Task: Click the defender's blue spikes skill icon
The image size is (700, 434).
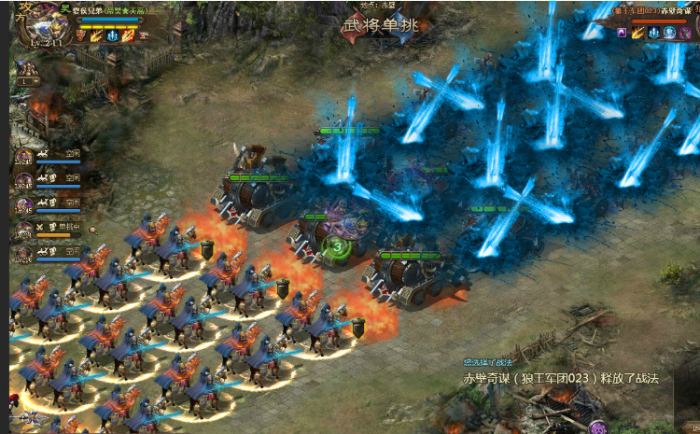Action: pyautogui.click(x=652, y=33)
